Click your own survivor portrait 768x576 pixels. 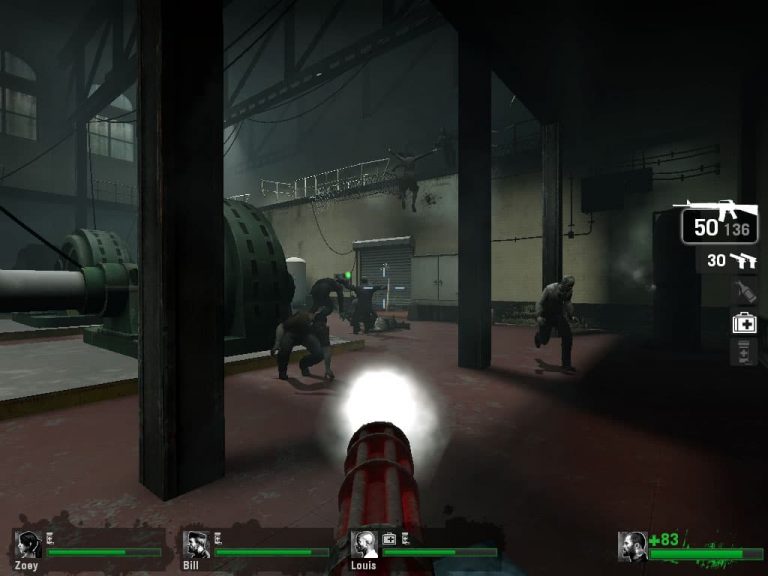click(632, 546)
